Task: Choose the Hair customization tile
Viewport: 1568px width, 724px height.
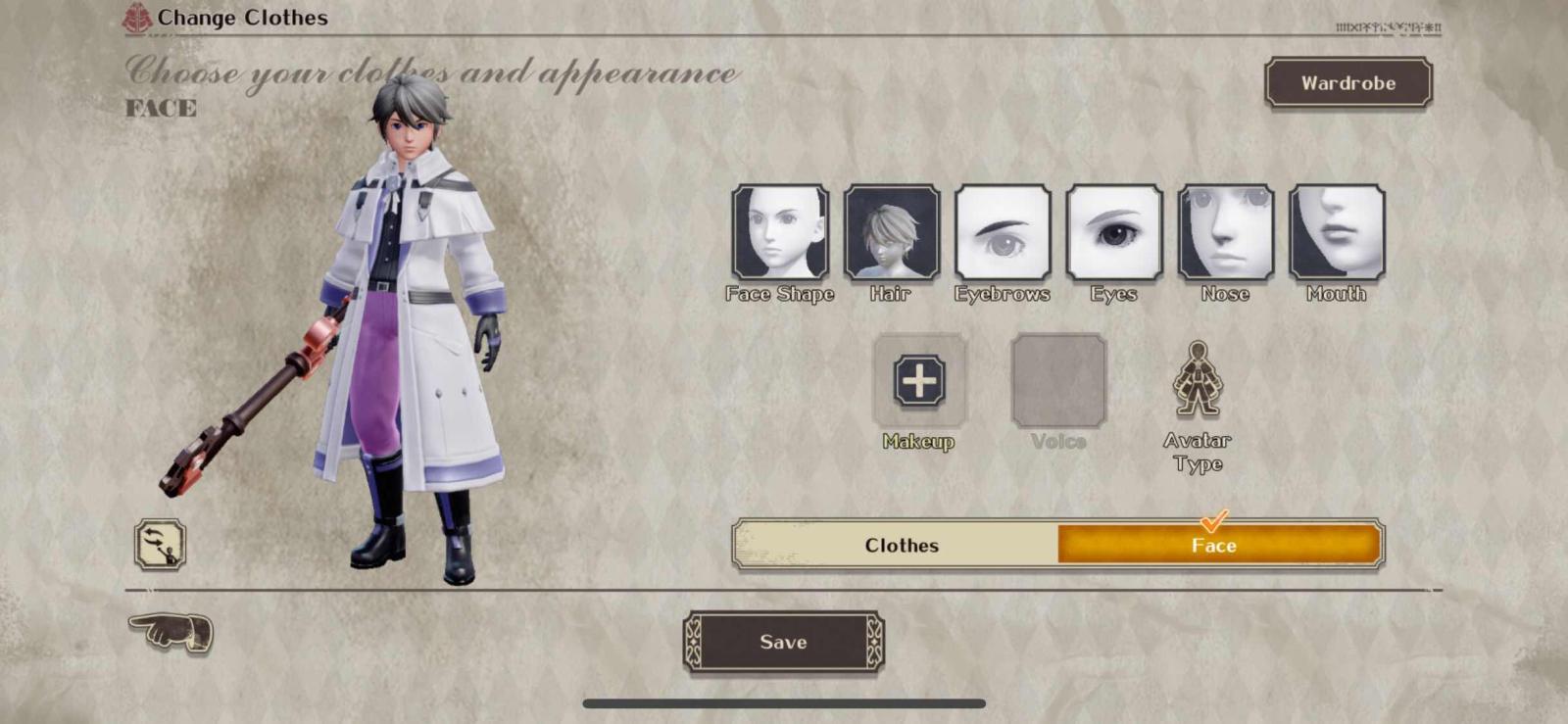Action: point(892,233)
